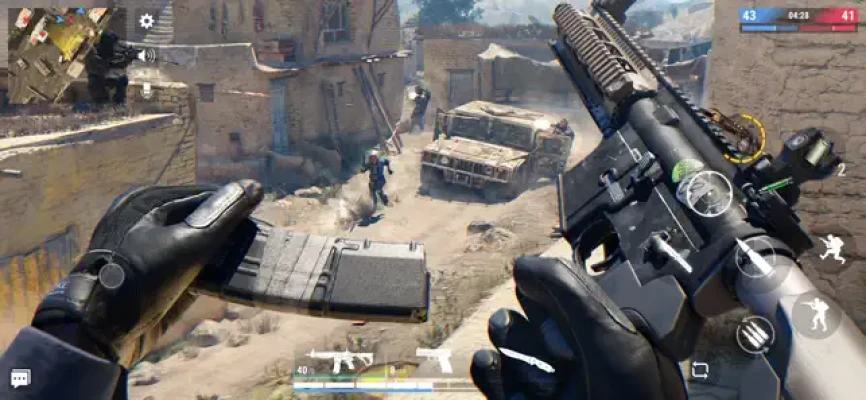Tap the crouching soldier stance button

coord(817,315)
